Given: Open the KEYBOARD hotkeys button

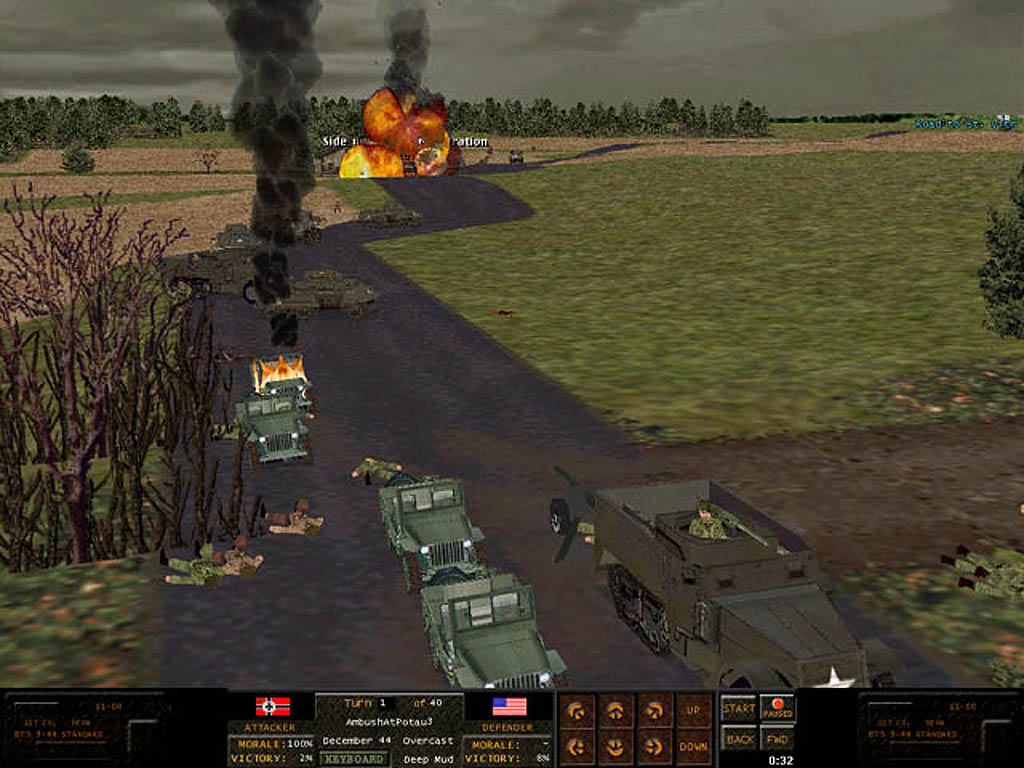Looking at the screenshot, I should 354,758.
